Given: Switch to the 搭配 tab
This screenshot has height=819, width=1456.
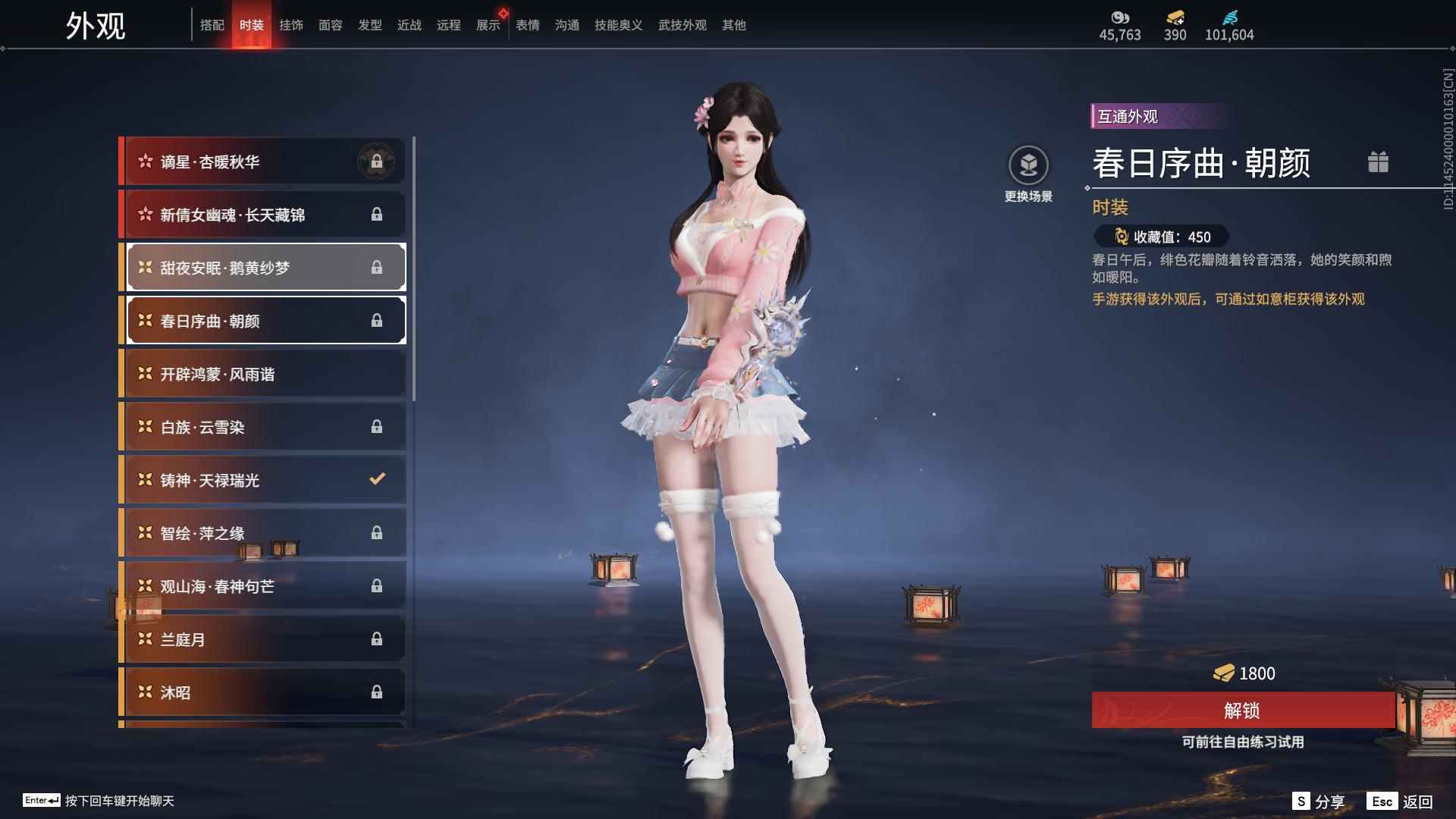Looking at the screenshot, I should point(213,24).
